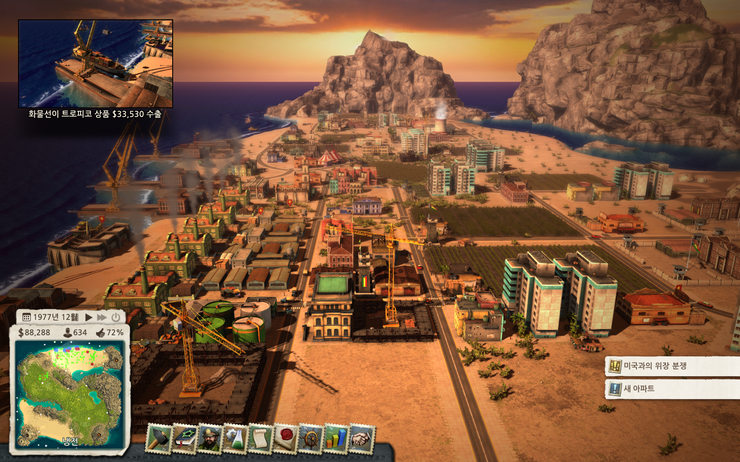Screen dimensions: 740x462
Task: Click the calendar icon beside the date
Action: pyautogui.click(x=25, y=317)
